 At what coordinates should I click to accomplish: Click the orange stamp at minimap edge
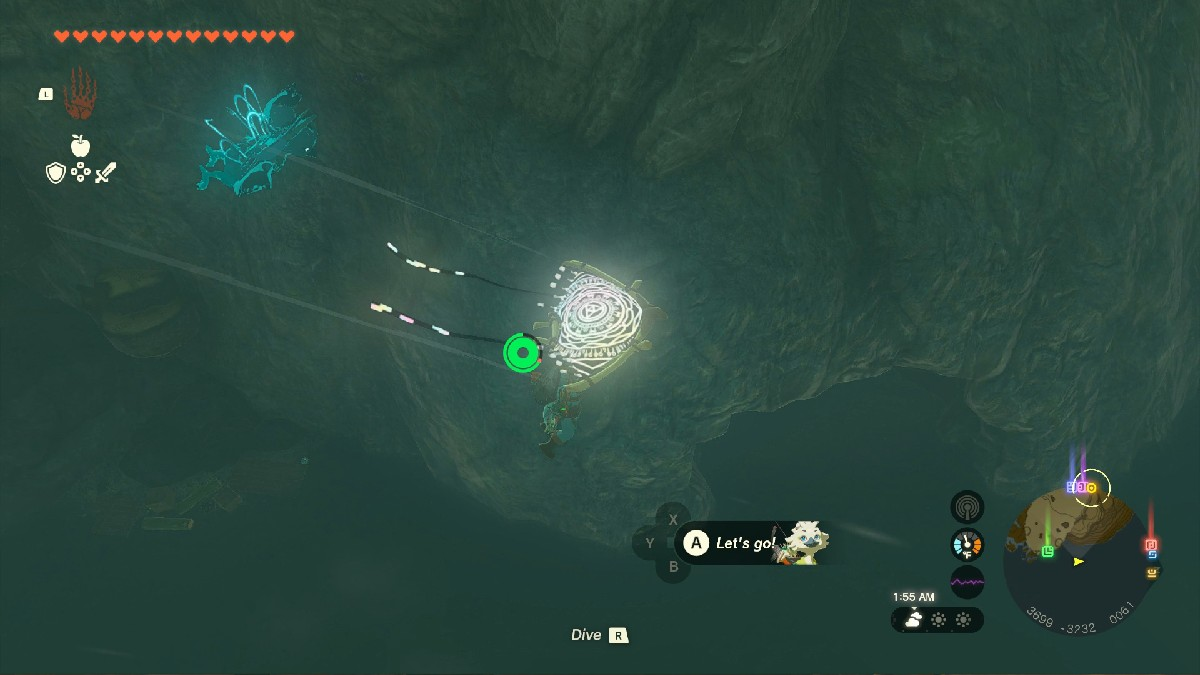click(1152, 572)
